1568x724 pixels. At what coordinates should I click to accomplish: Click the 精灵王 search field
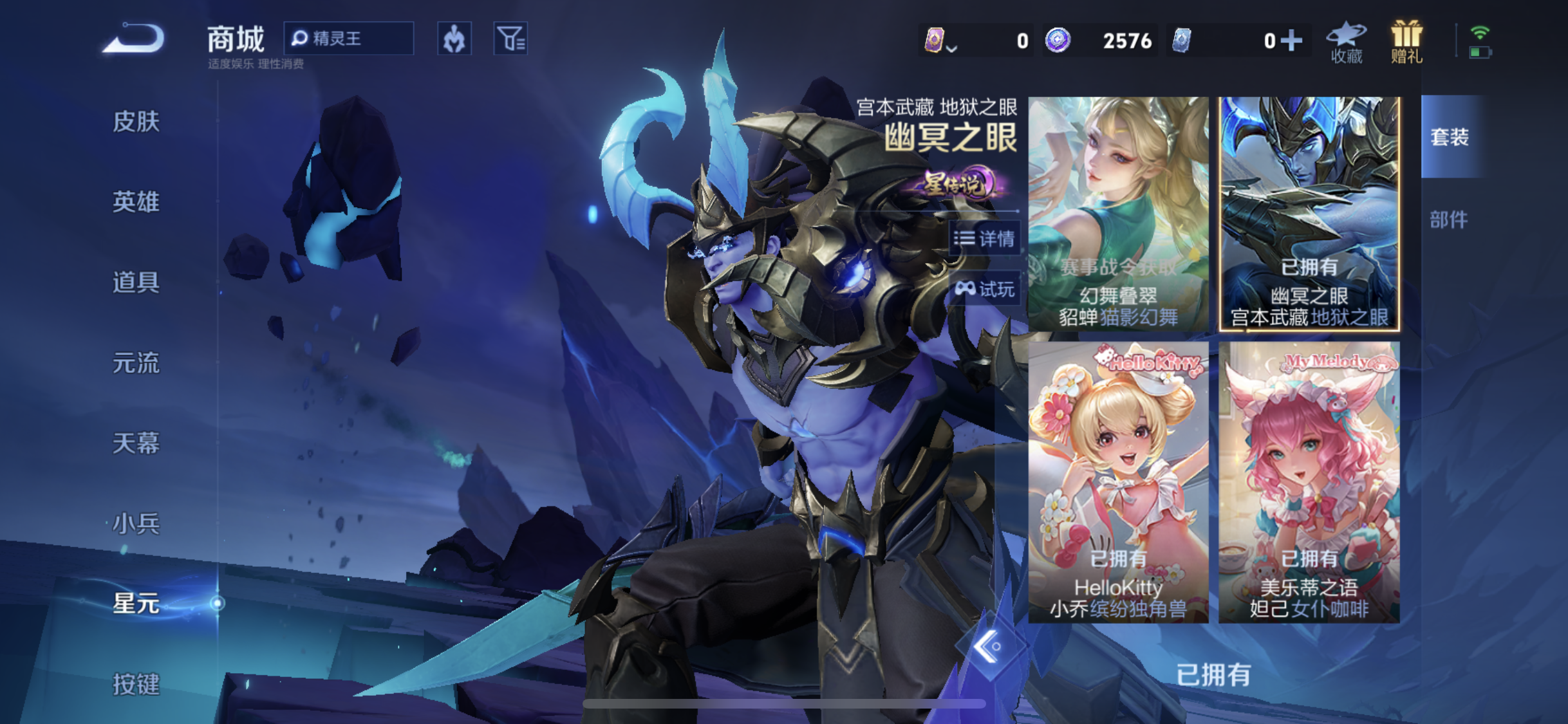coord(349,39)
